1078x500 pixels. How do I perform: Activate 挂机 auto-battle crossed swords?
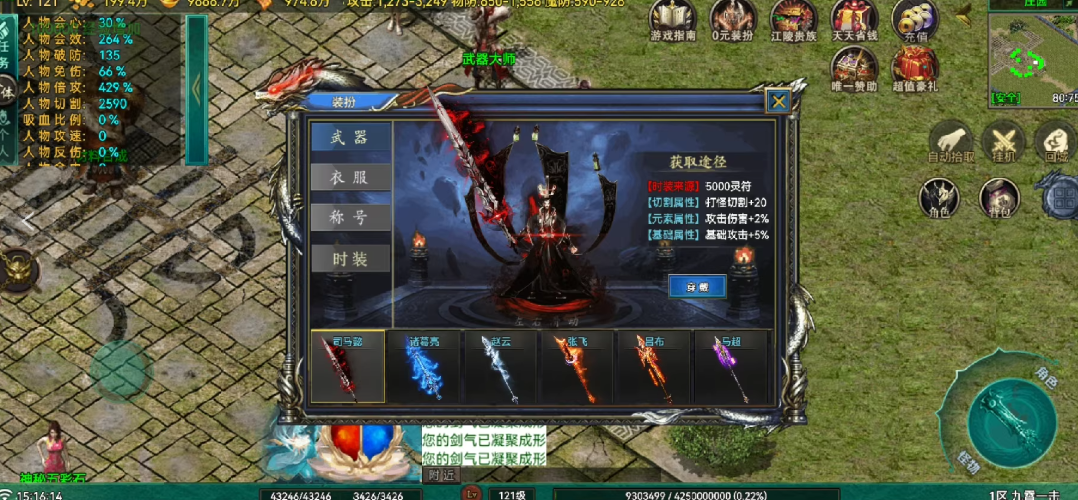click(x=1001, y=142)
